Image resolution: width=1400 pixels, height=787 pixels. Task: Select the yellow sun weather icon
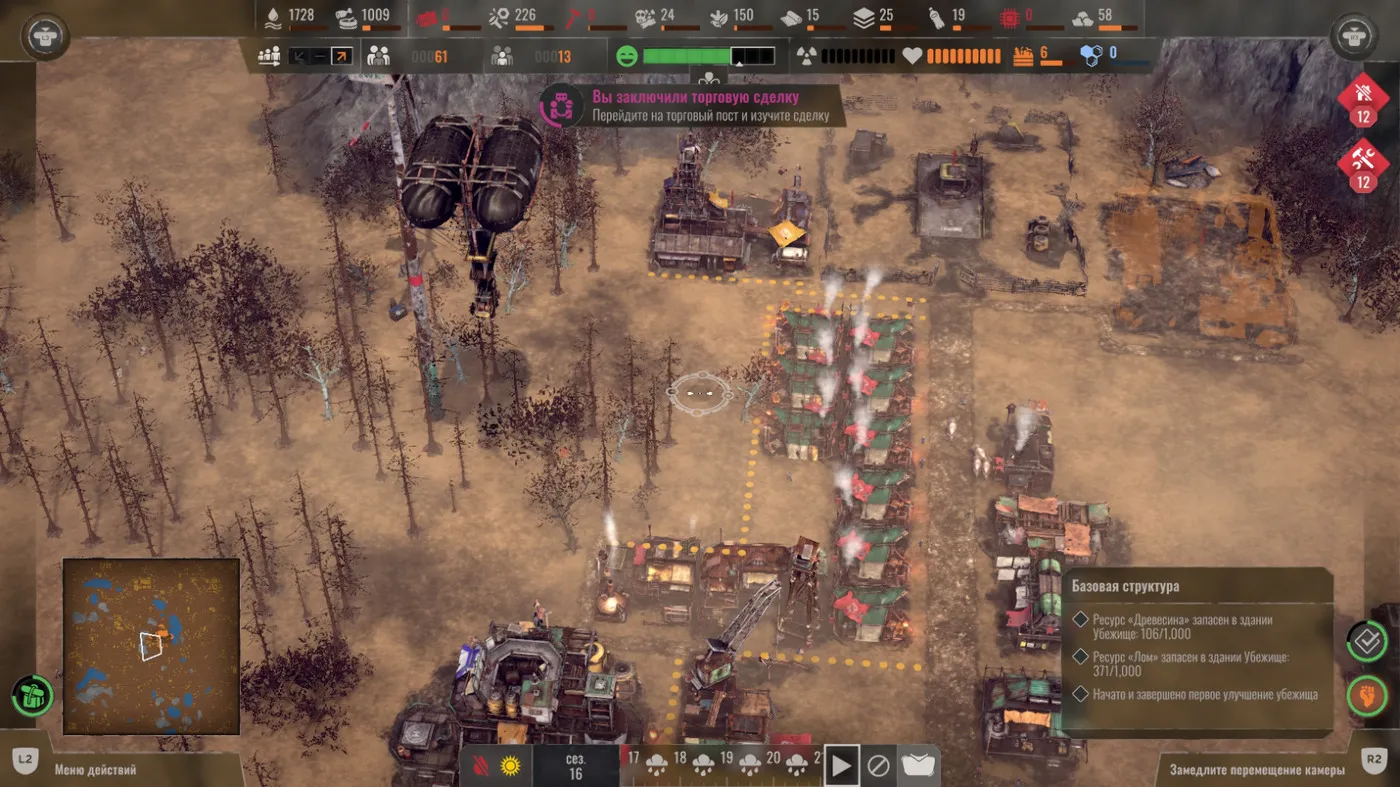coord(511,766)
